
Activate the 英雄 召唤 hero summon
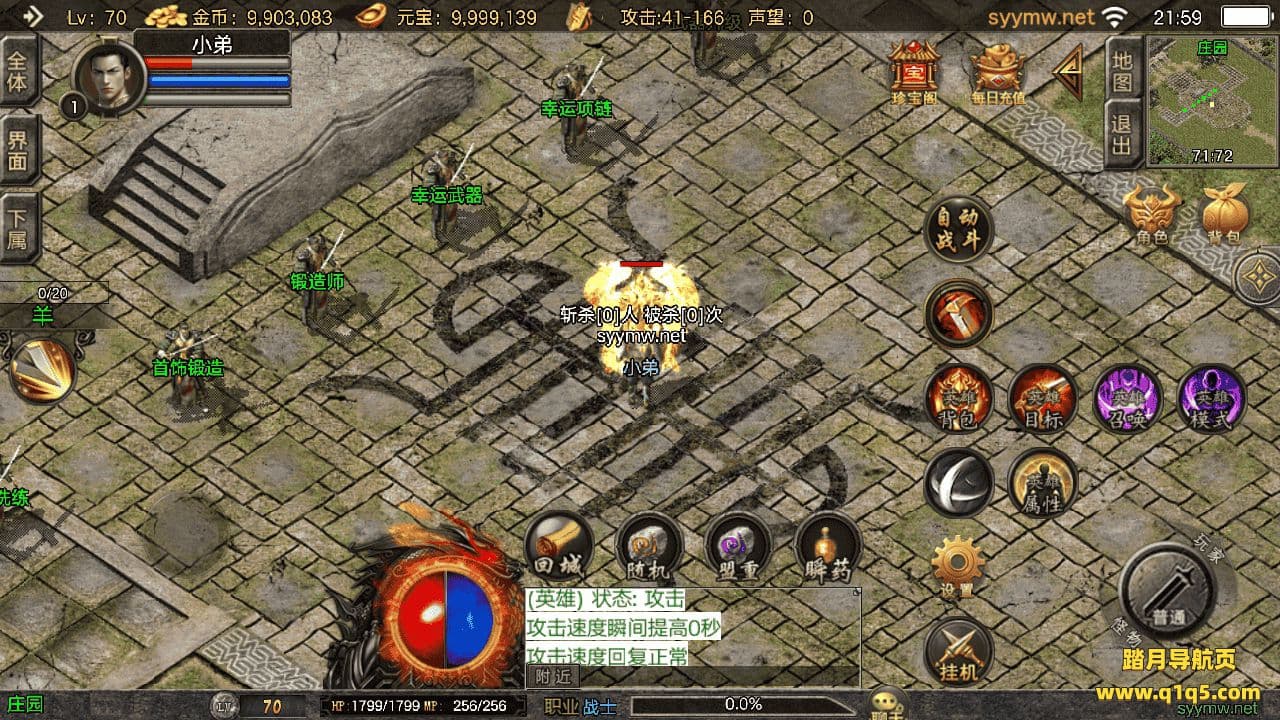1127,399
